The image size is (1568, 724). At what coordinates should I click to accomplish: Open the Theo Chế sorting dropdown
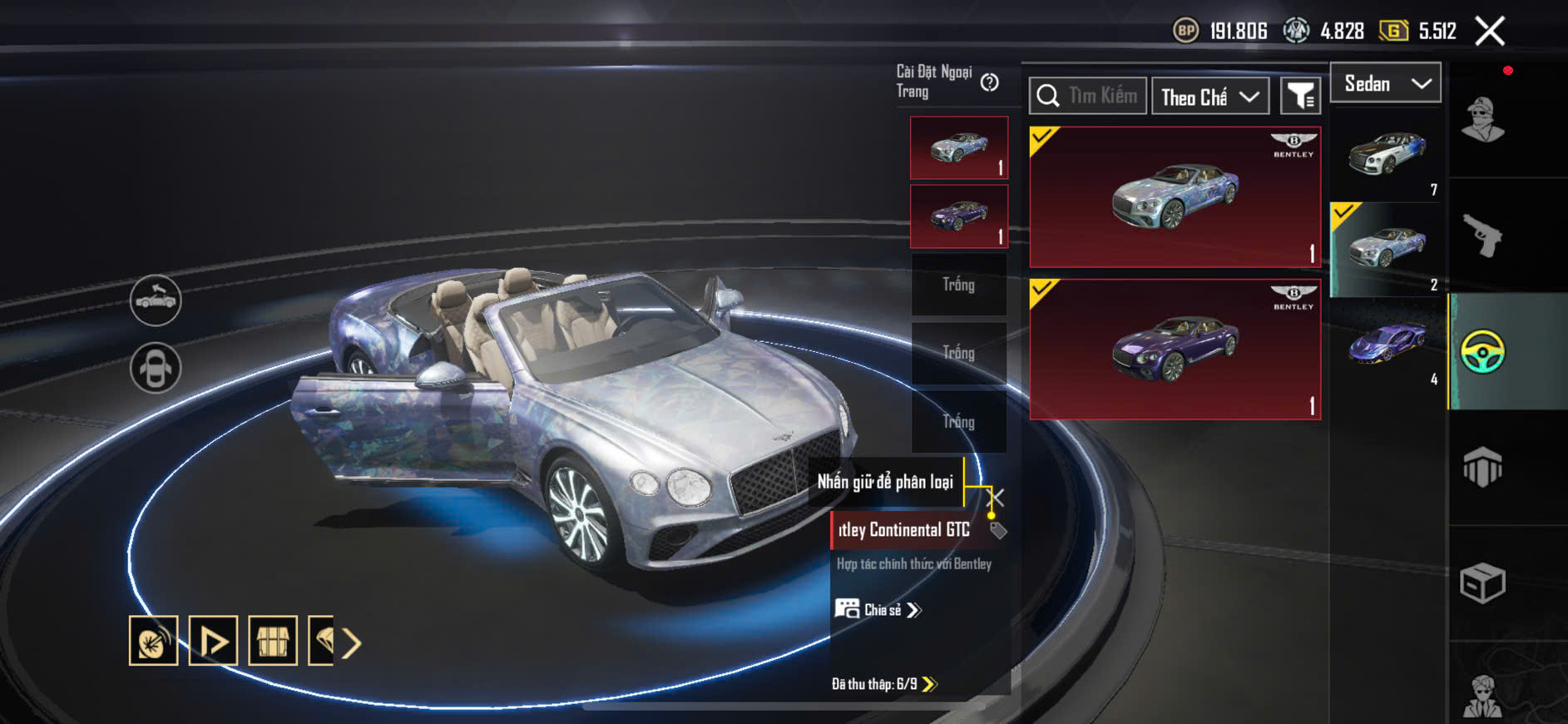(1209, 97)
